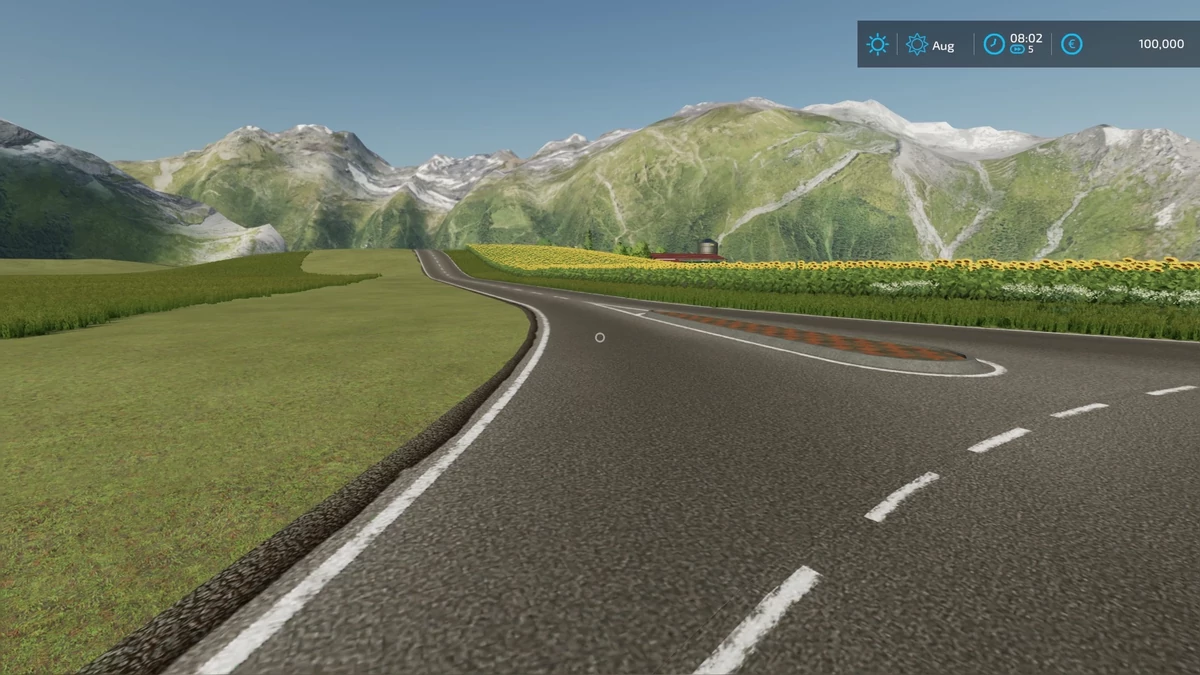Select the August weather forecast icon

(x=916, y=44)
